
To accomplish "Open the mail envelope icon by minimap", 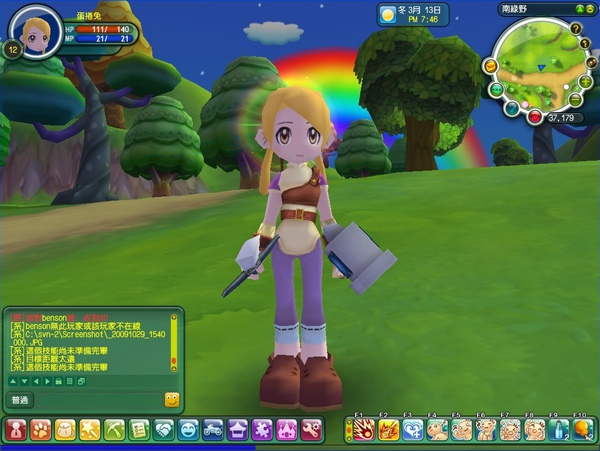I will (x=490, y=66).
